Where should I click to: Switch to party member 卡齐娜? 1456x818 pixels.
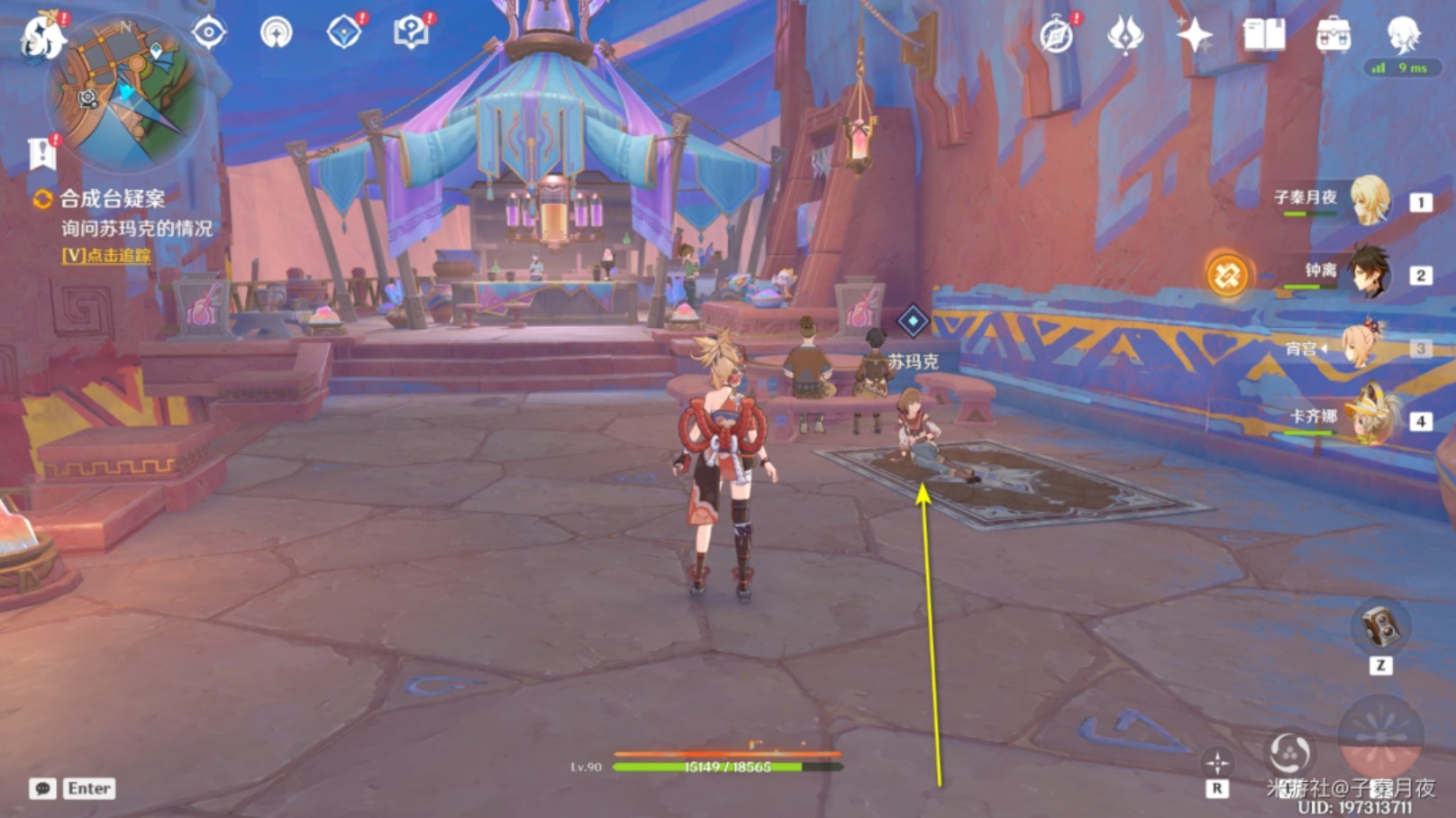point(1369,417)
